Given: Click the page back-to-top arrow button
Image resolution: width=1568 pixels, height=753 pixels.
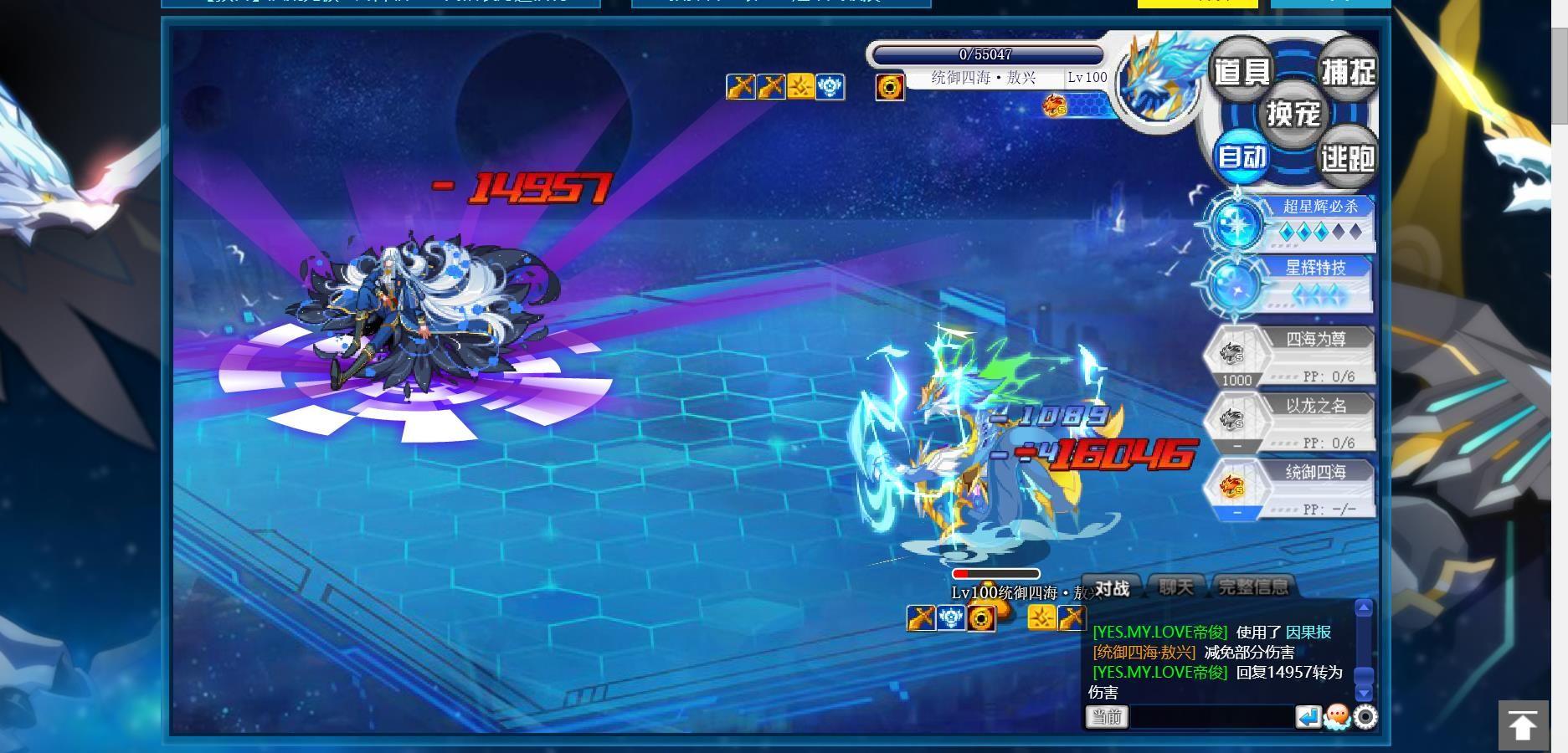Looking at the screenshot, I should [1523, 725].
